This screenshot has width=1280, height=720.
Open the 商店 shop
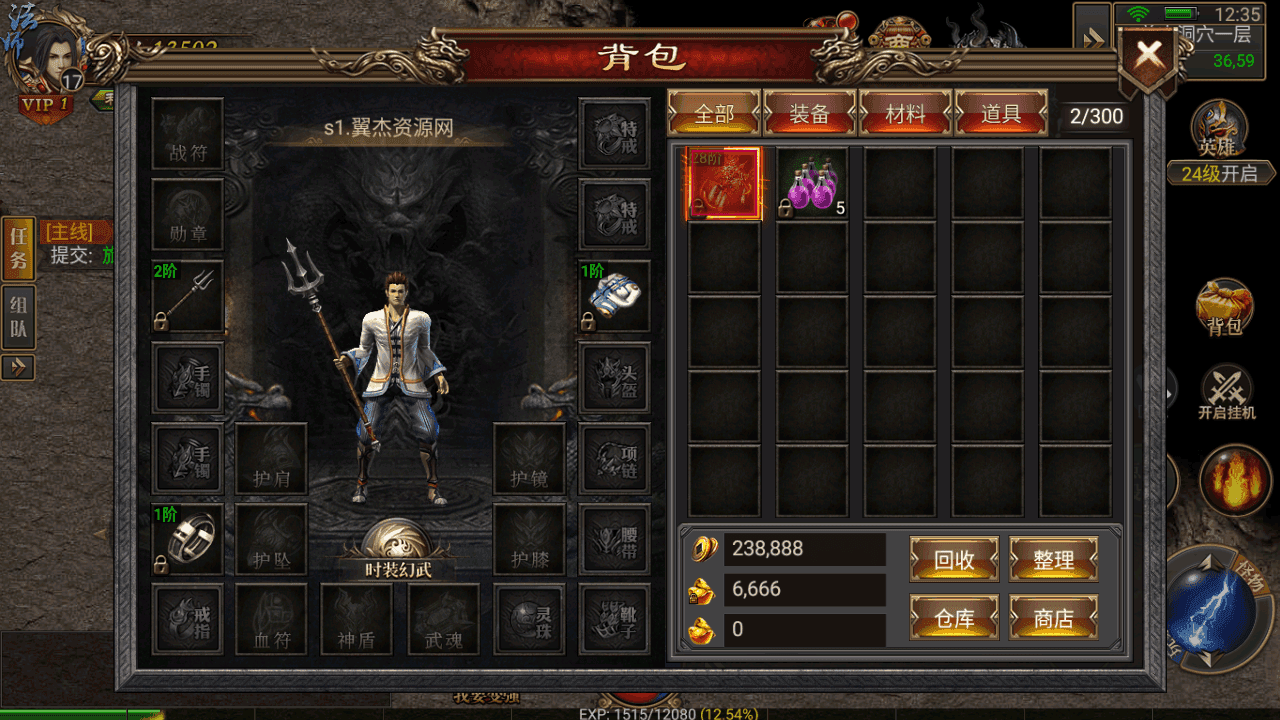tap(1053, 618)
